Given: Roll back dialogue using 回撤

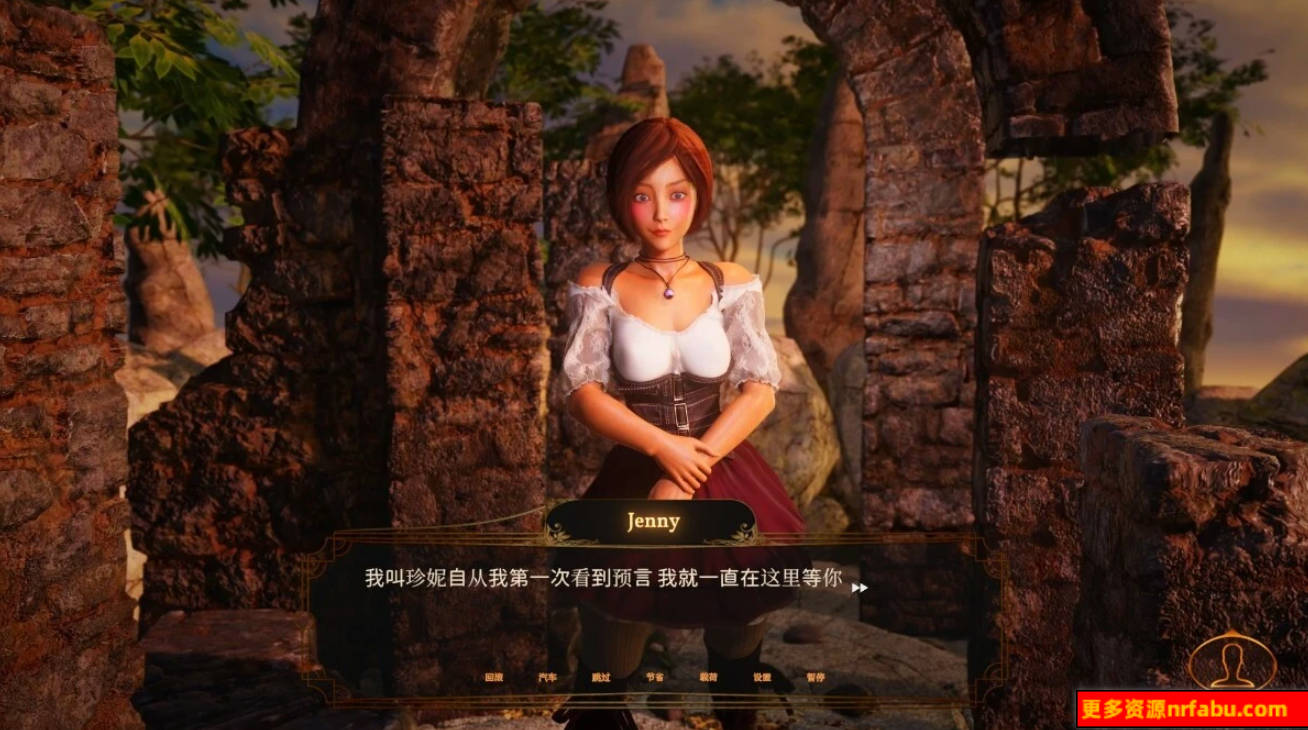Looking at the screenshot, I should pyautogui.click(x=495, y=676).
